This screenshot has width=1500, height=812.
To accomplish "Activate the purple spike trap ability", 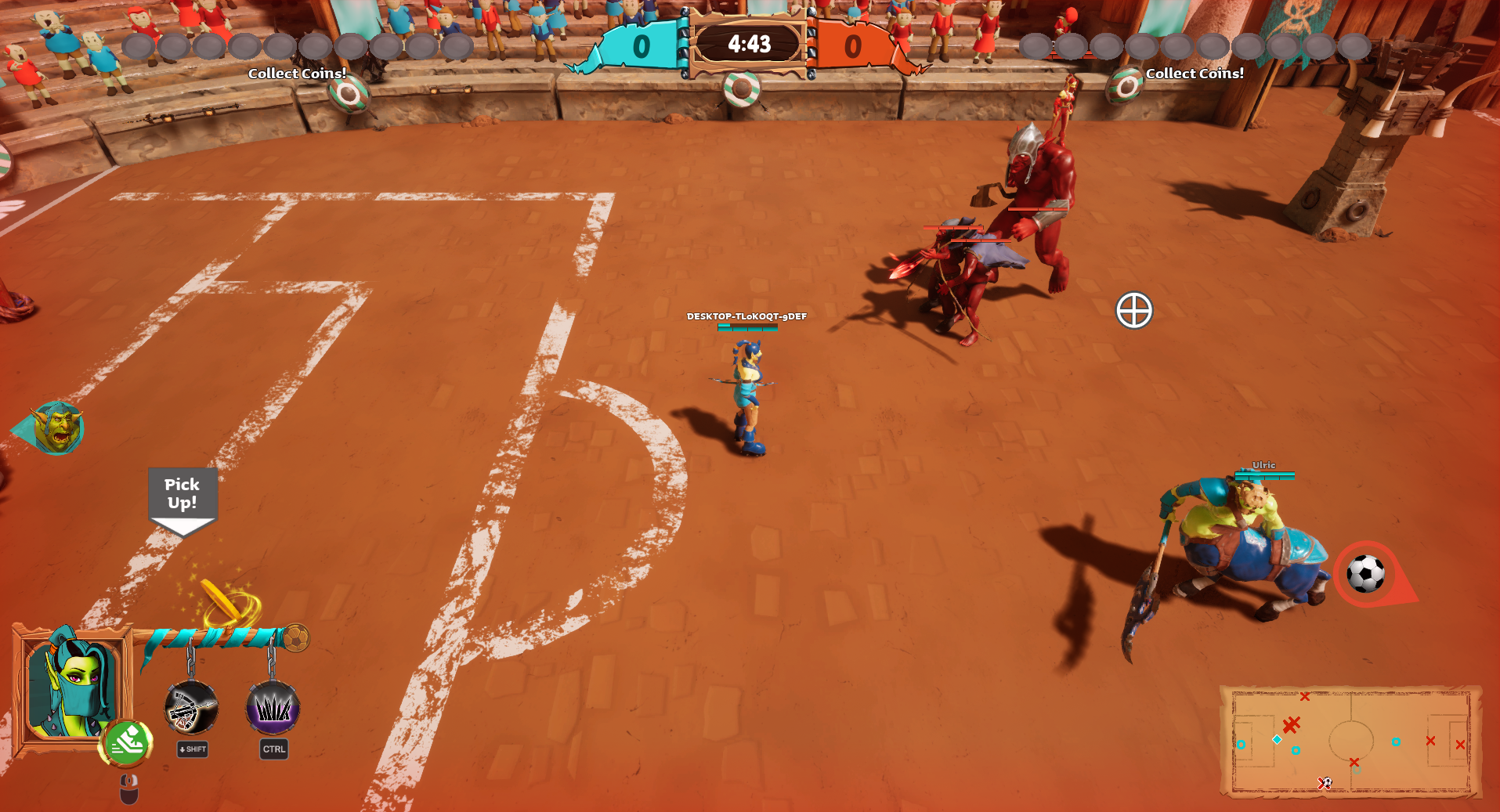I will tap(273, 708).
